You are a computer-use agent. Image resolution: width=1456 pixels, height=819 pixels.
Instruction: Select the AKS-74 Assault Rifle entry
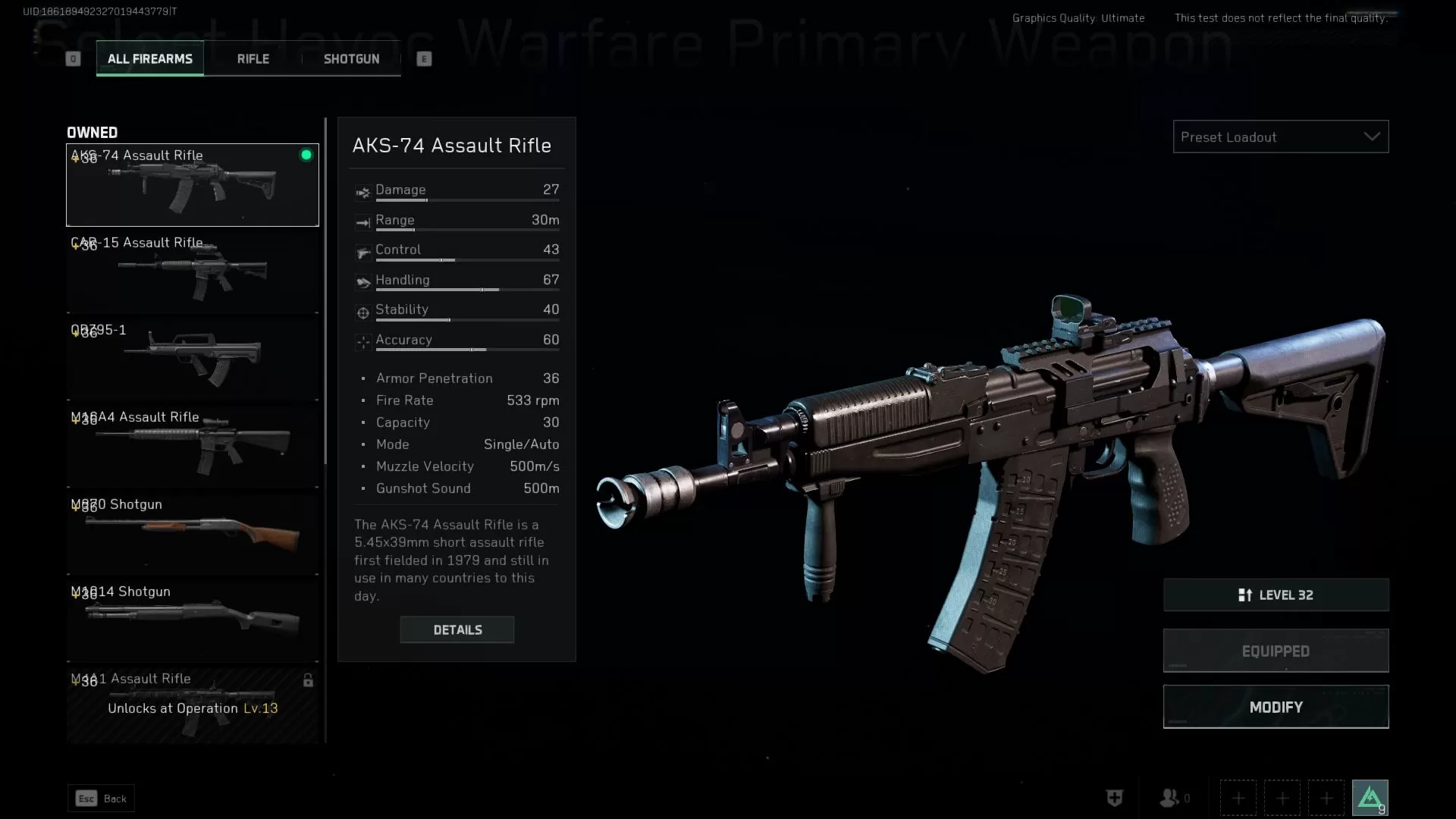point(192,186)
